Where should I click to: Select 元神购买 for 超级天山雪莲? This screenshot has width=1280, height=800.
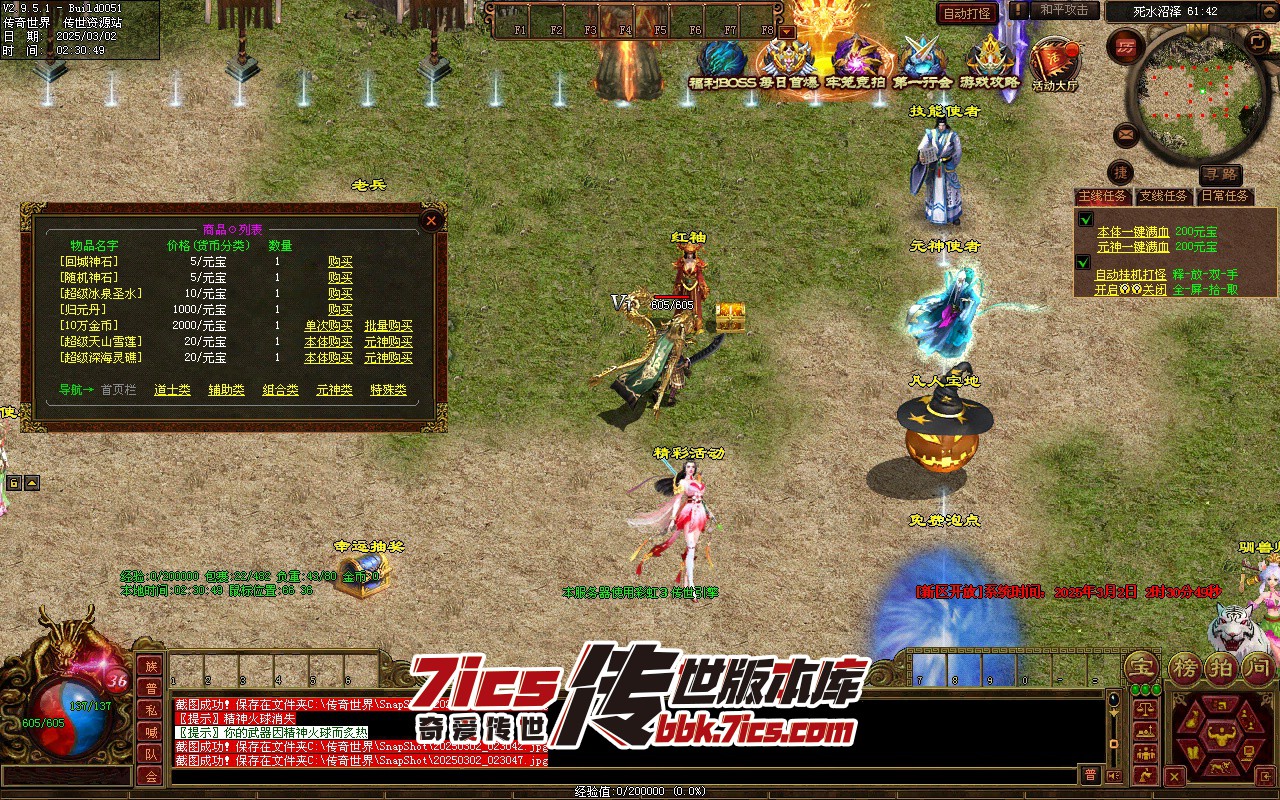tap(388, 342)
